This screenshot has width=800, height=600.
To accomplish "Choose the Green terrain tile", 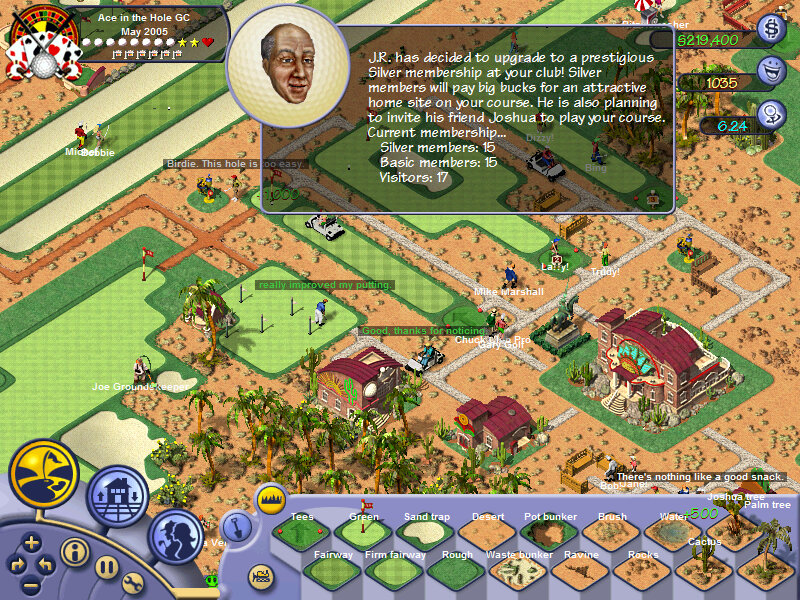I will 364,532.
